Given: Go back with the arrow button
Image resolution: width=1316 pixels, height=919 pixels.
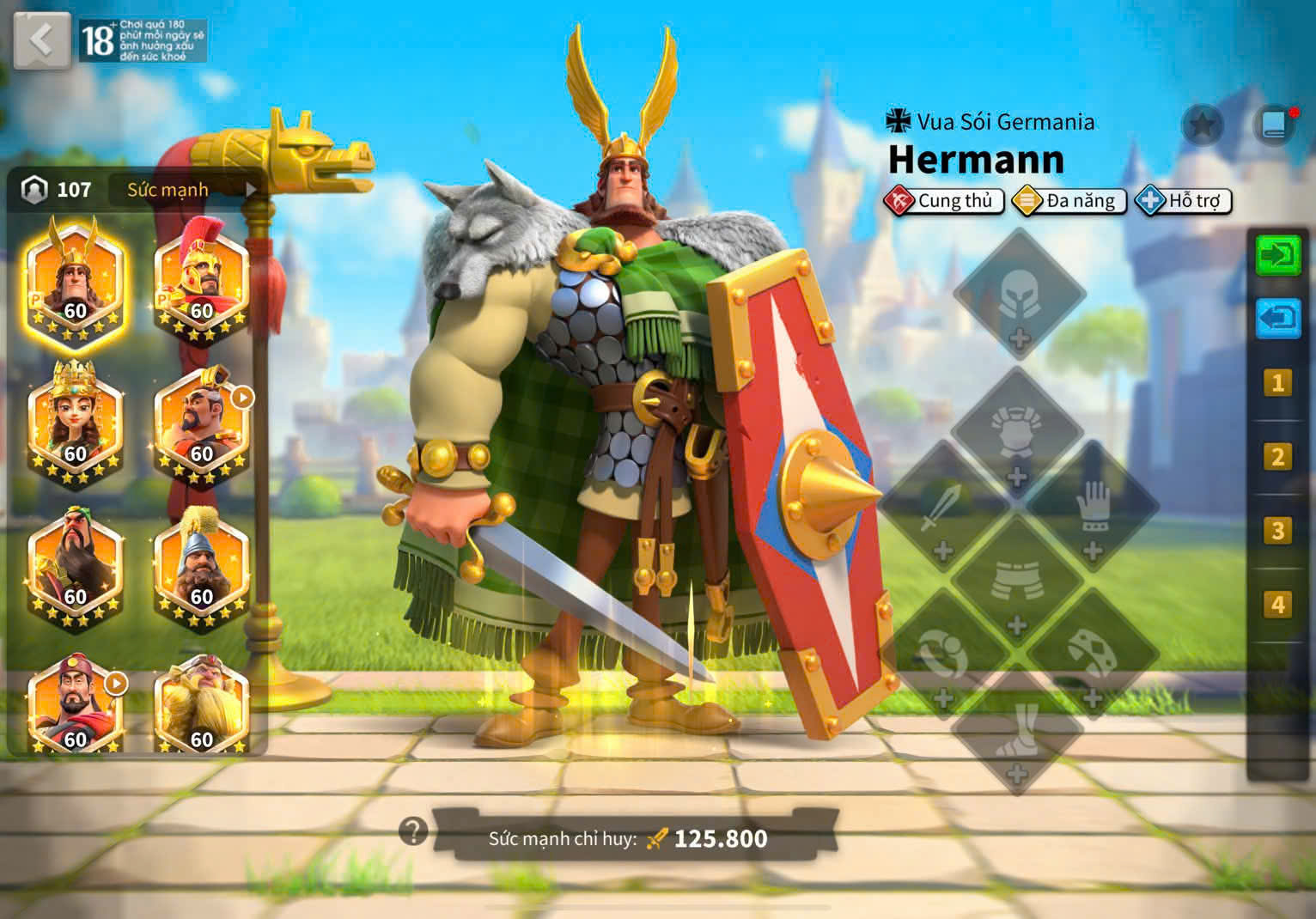Looking at the screenshot, I should pos(41,40).
